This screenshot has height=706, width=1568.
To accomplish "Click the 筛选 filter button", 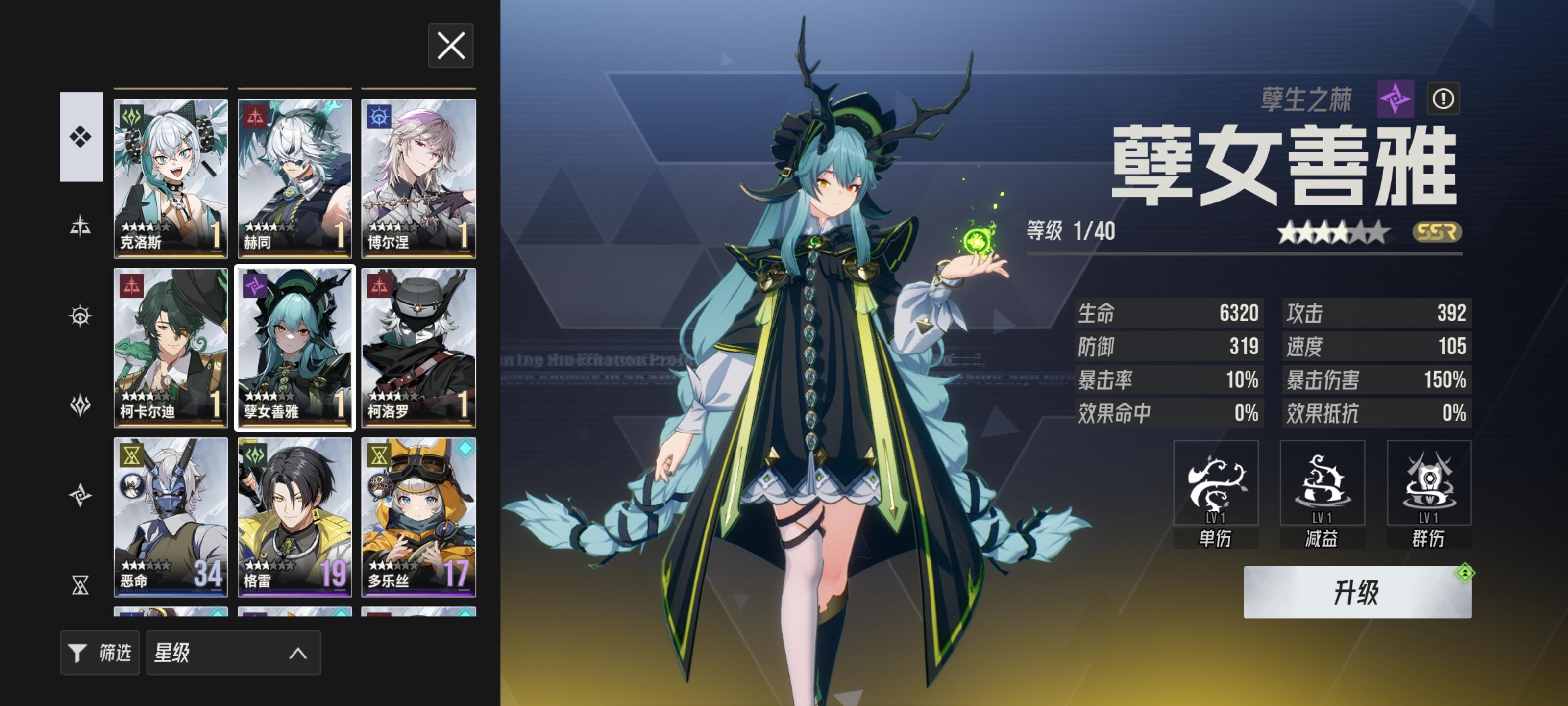I will tap(100, 653).
